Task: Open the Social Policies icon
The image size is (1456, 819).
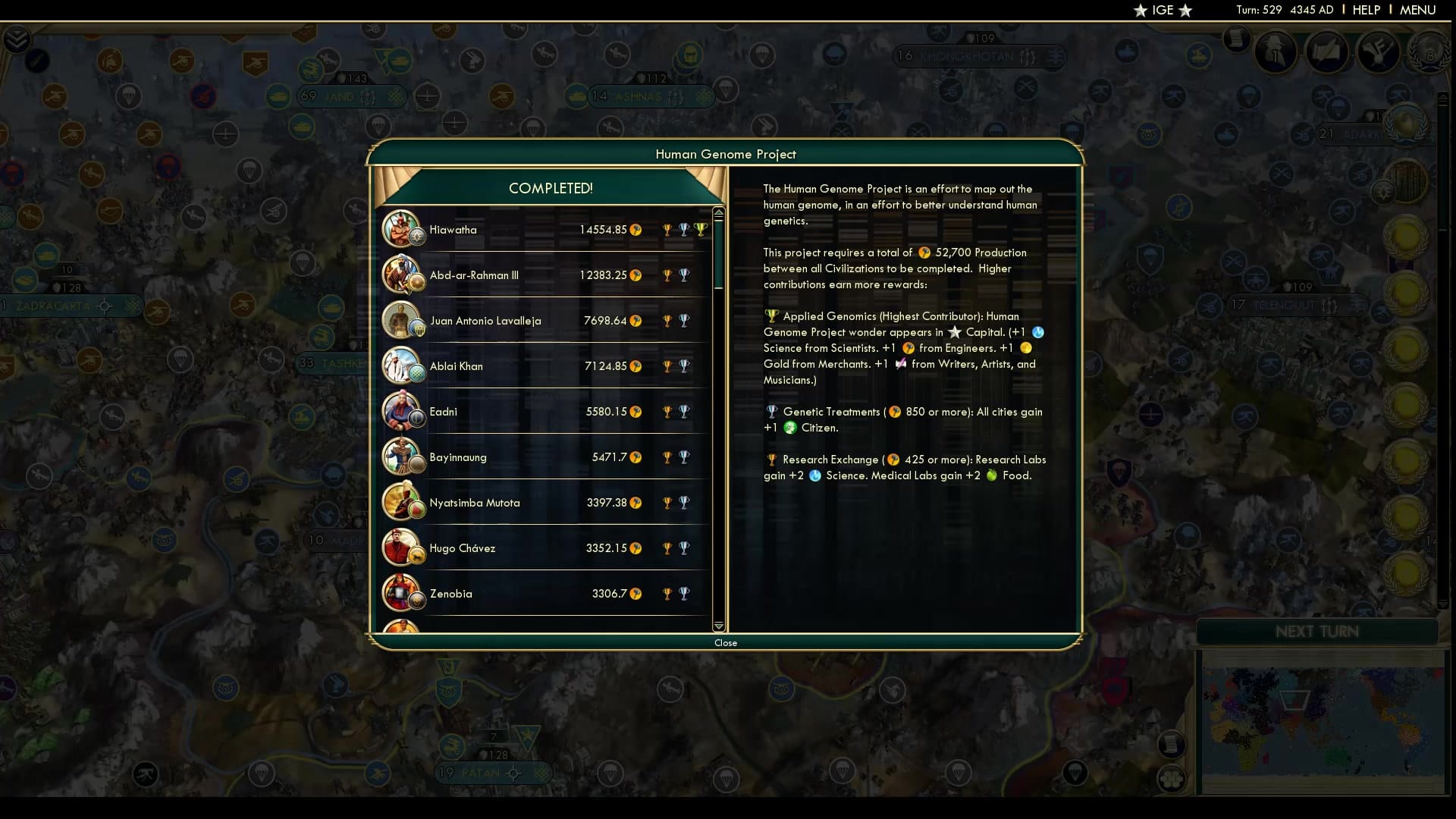Action: pos(1377,52)
